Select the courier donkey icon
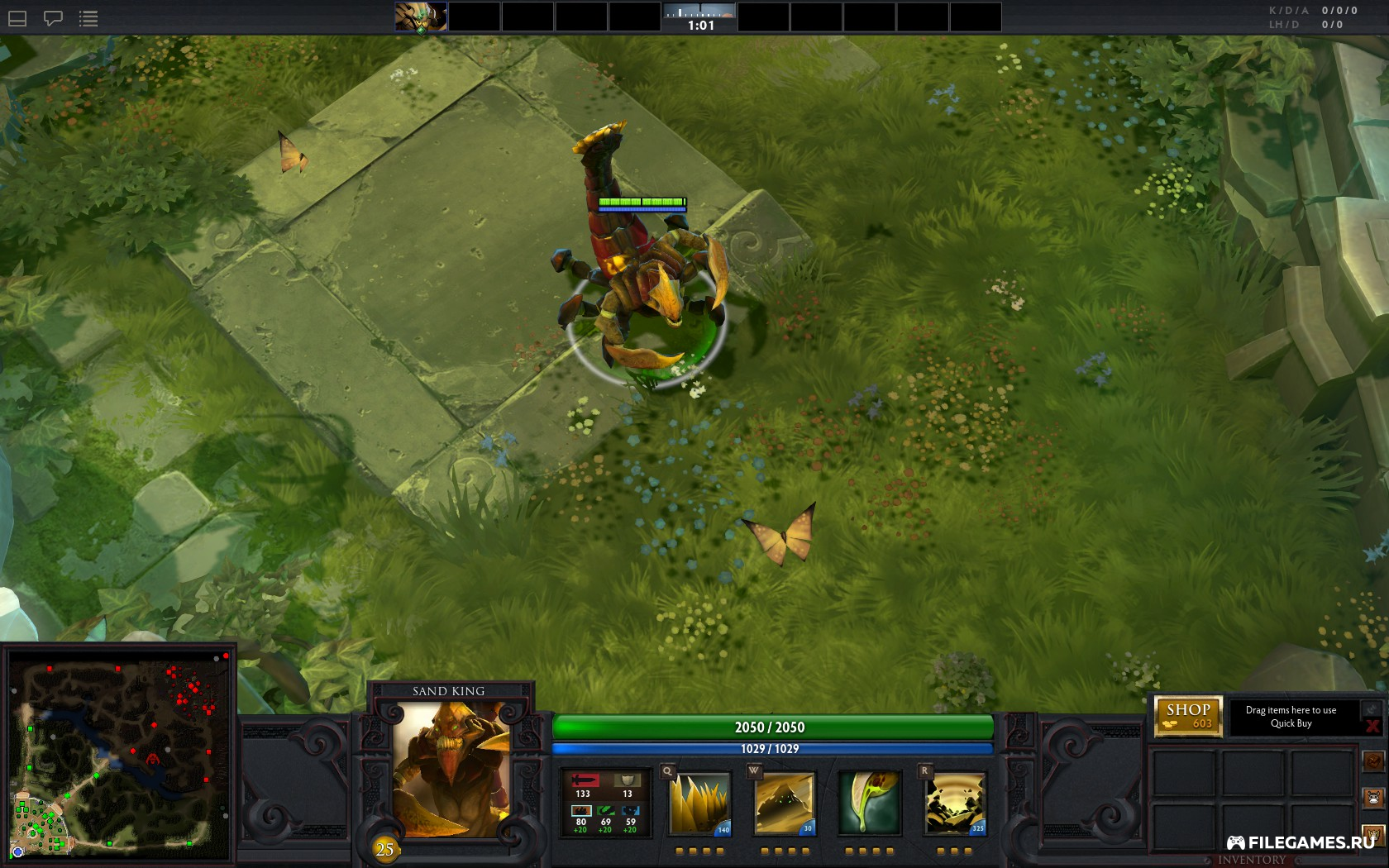 click(1373, 799)
